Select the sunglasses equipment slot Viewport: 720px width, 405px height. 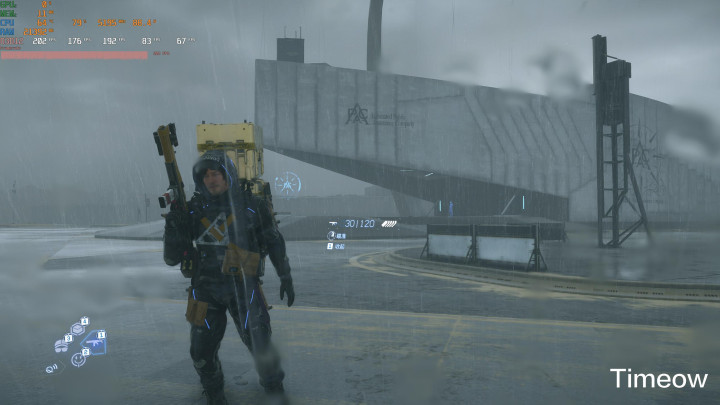tap(61, 345)
